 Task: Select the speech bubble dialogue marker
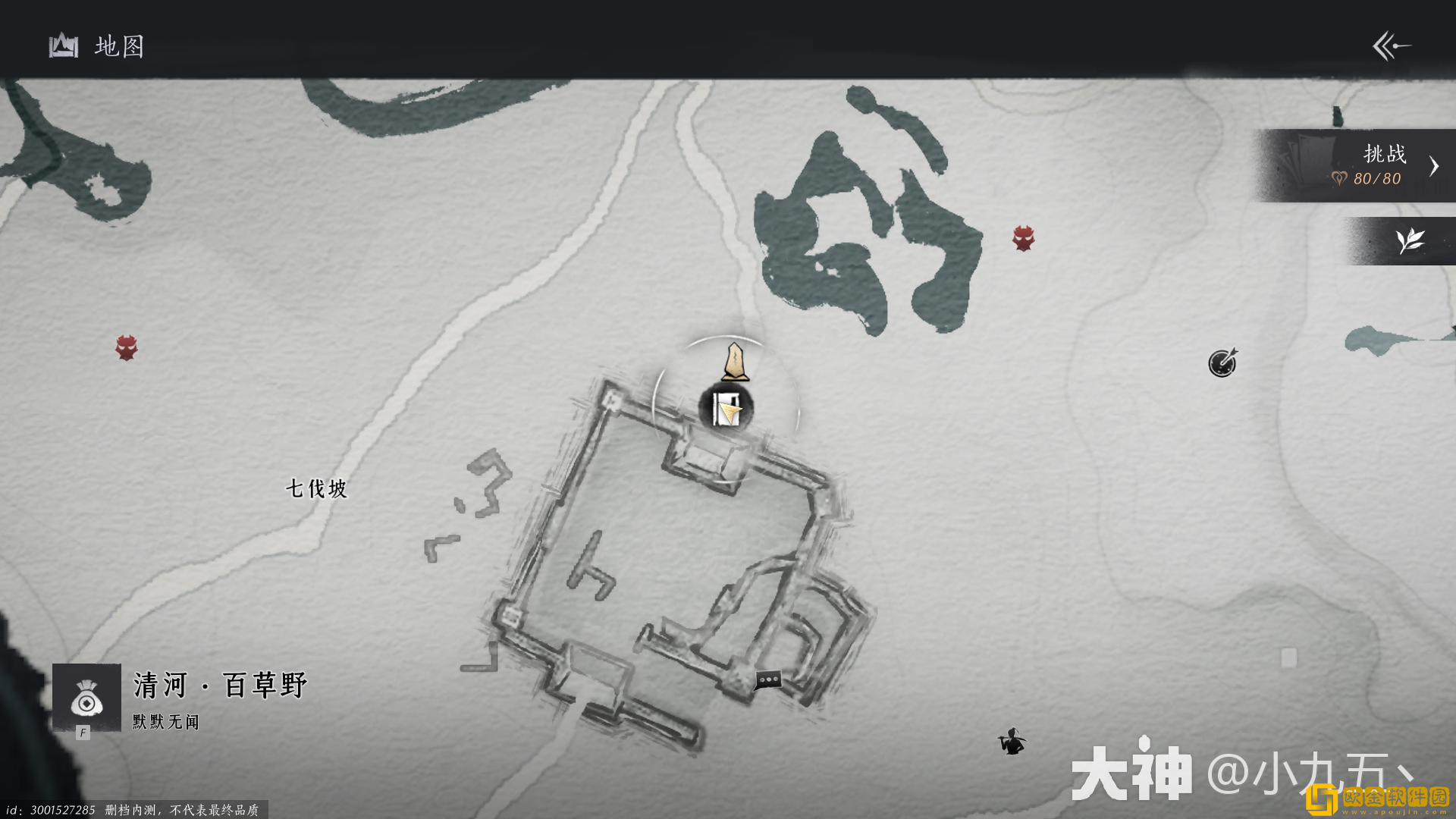click(x=767, y=679)
